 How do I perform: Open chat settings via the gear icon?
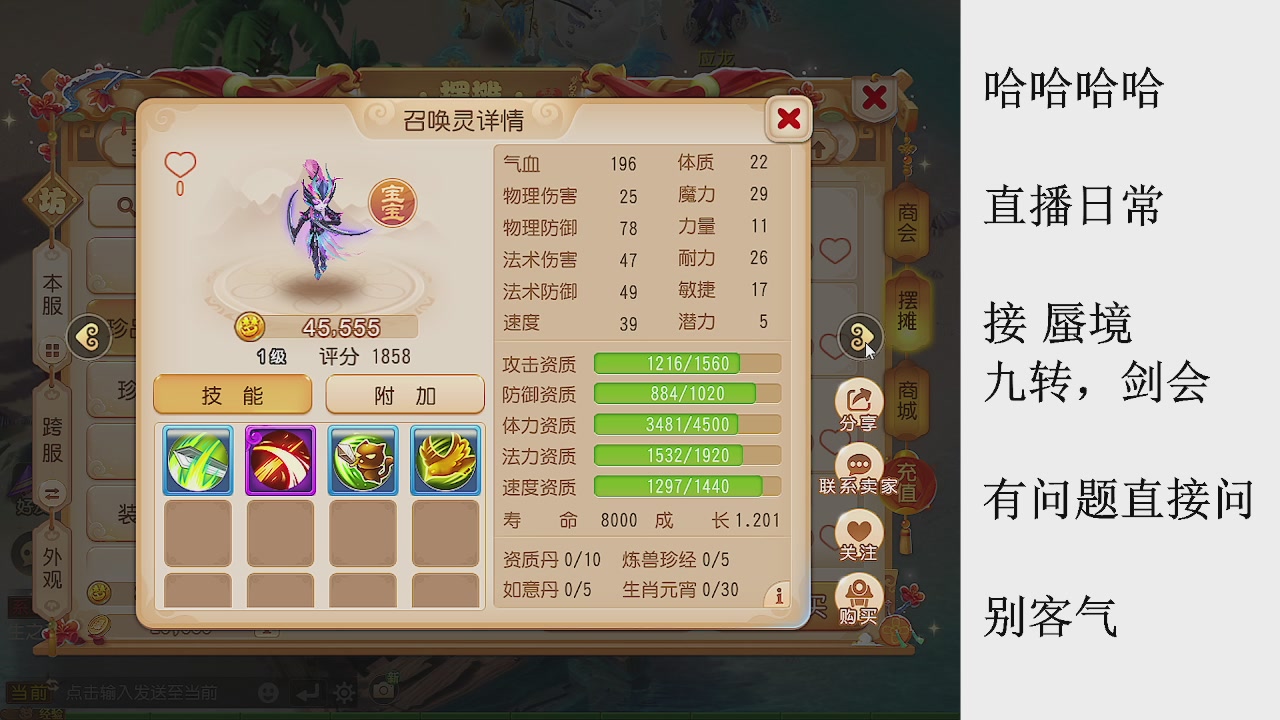click(344, 691)
